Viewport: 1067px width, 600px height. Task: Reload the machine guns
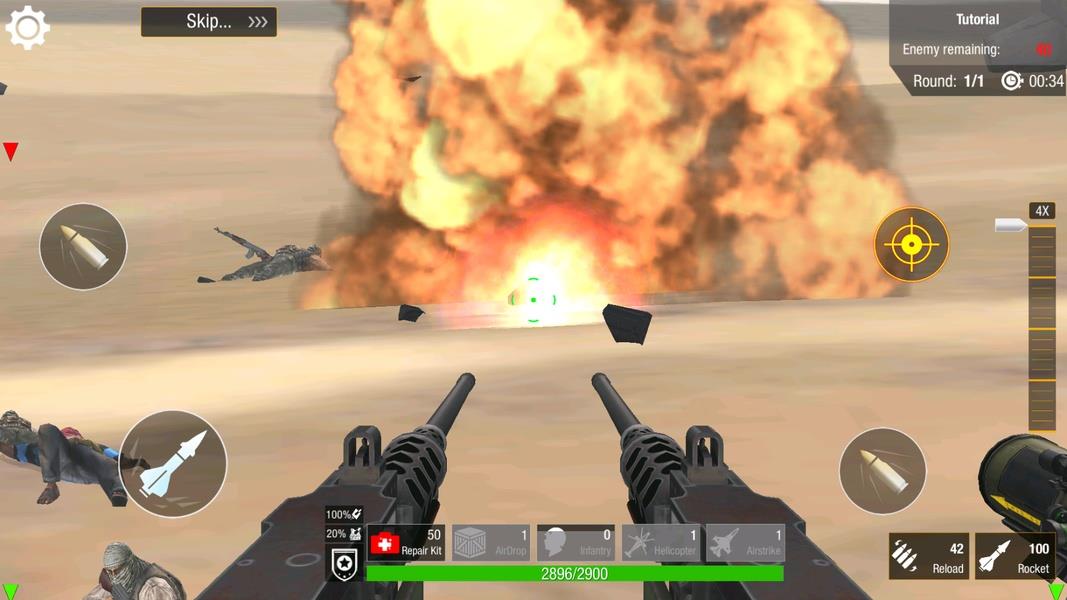click(929, 556)
